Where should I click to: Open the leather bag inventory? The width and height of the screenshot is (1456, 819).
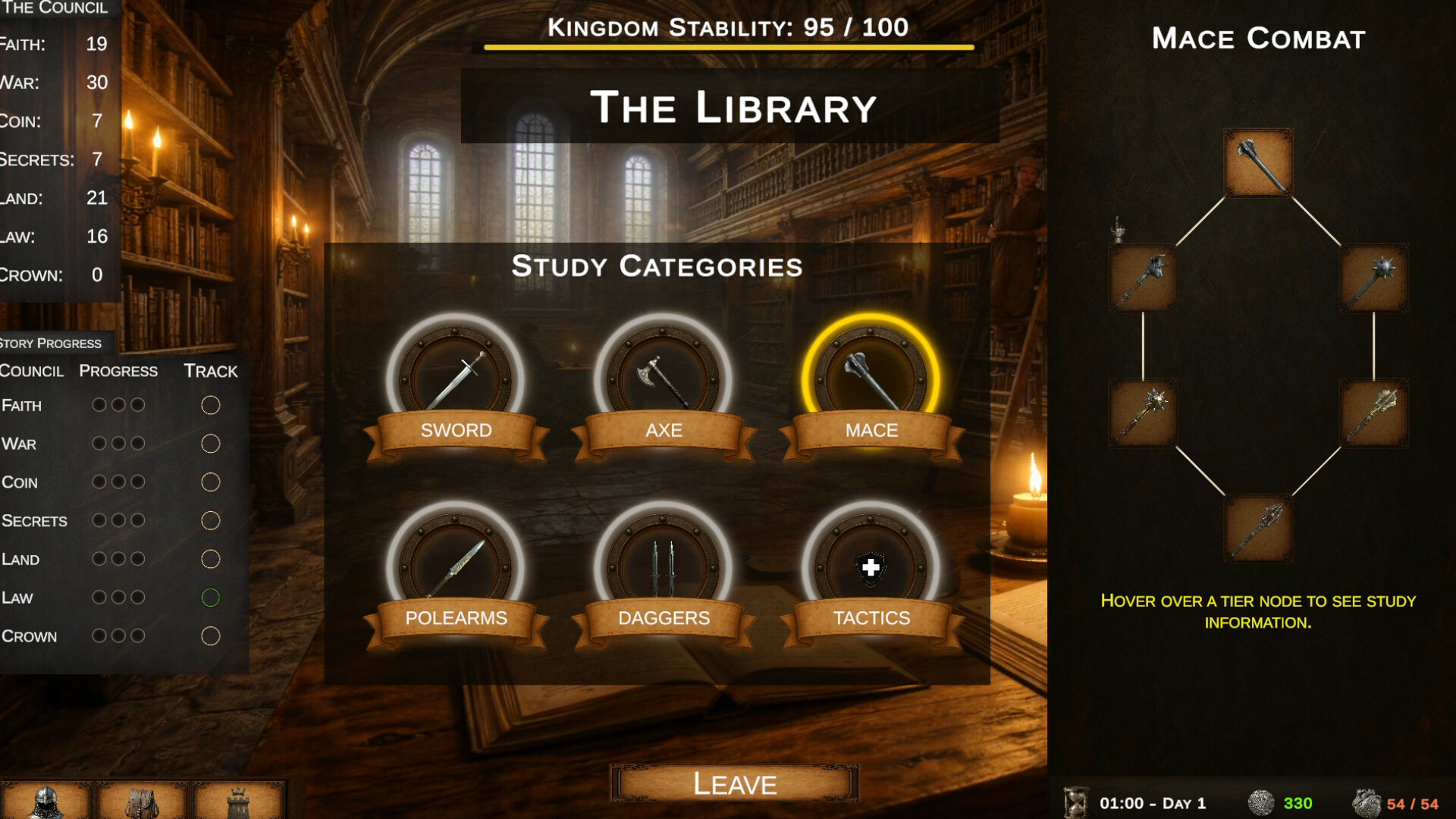[142, 801]
